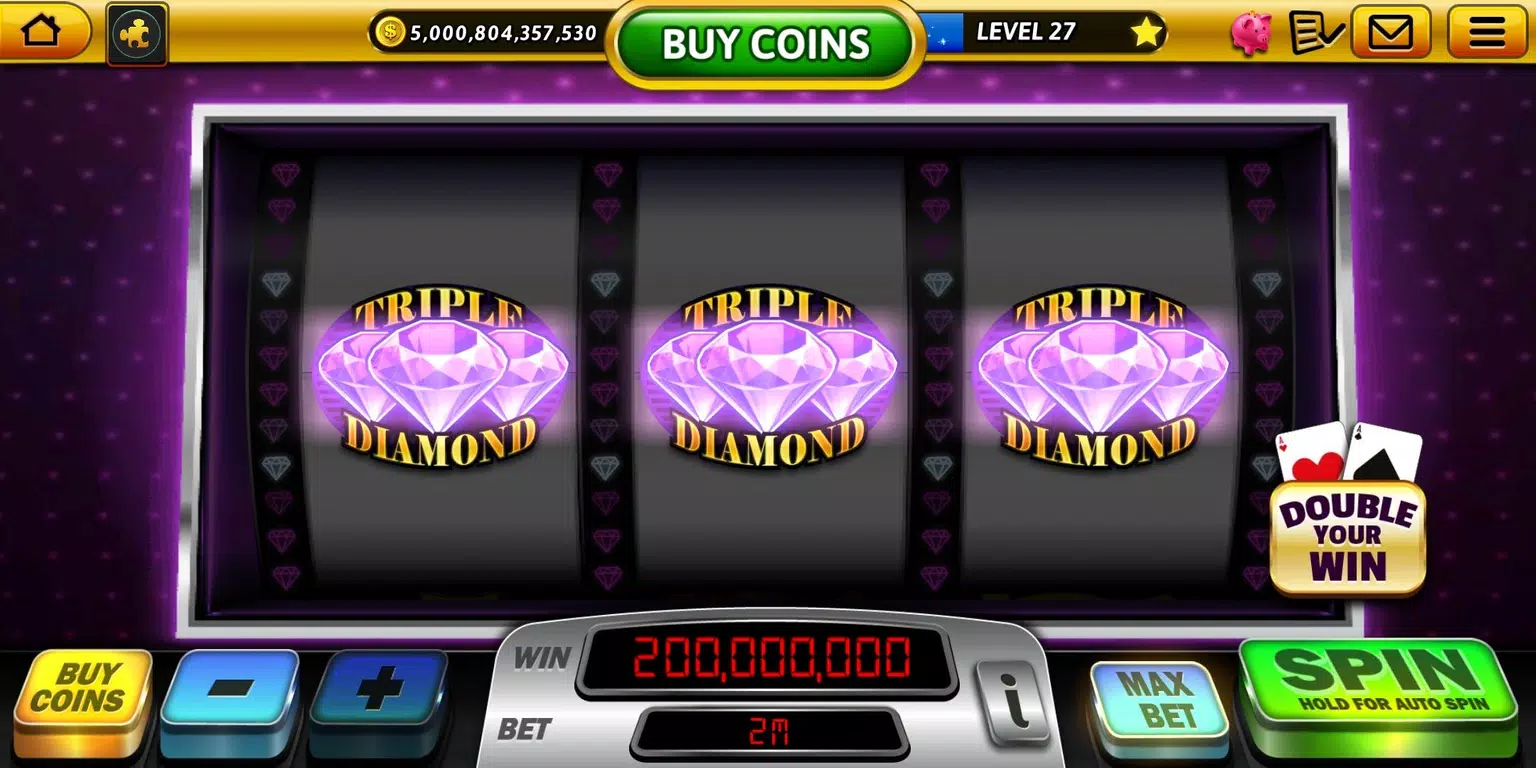The height and width of the screenshot is (768, 1536).
Task: Select the Double Your Win feature
Action: pos(1348,538)
